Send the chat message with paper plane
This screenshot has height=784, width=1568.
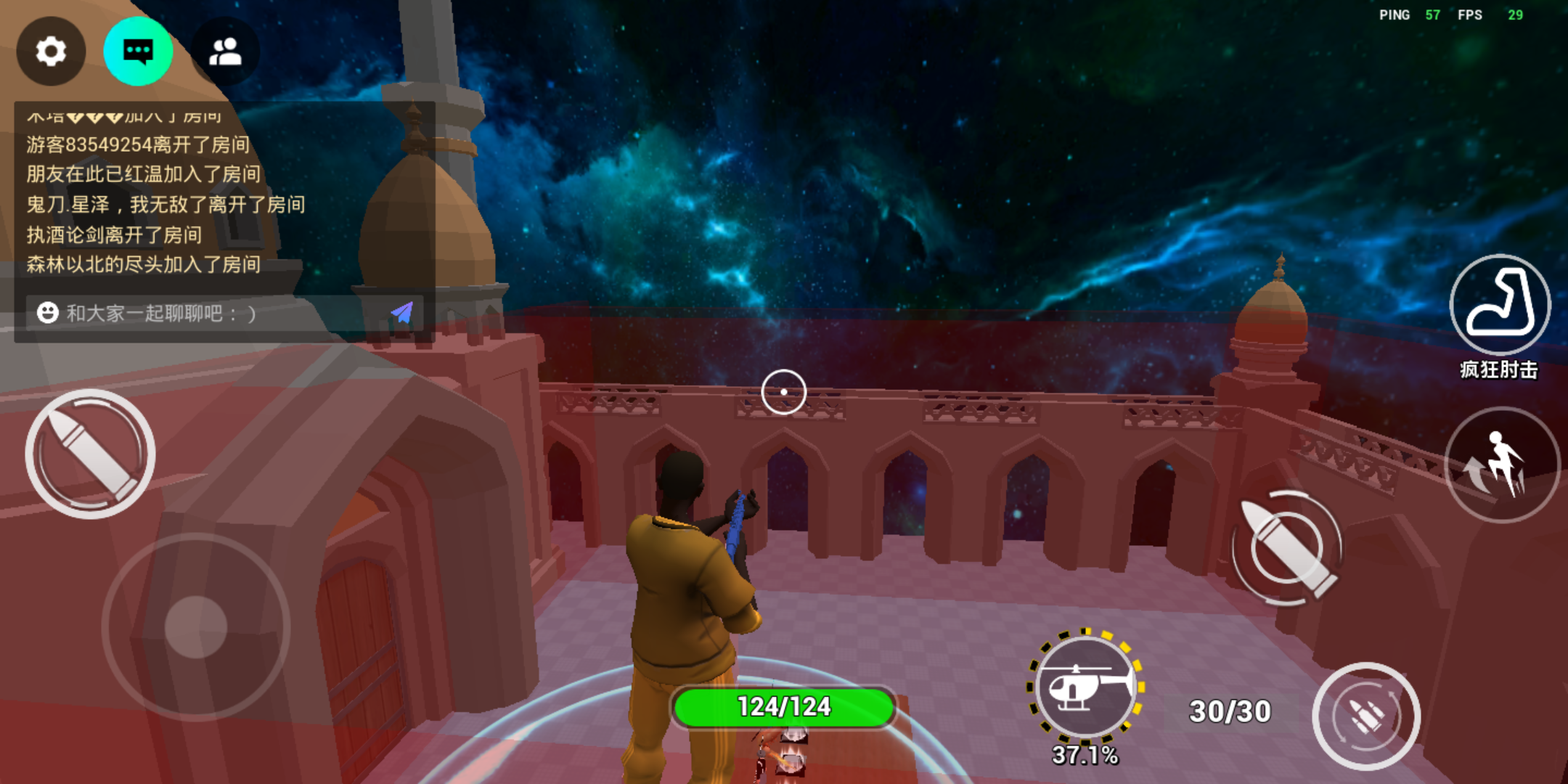tap(402, 313)
